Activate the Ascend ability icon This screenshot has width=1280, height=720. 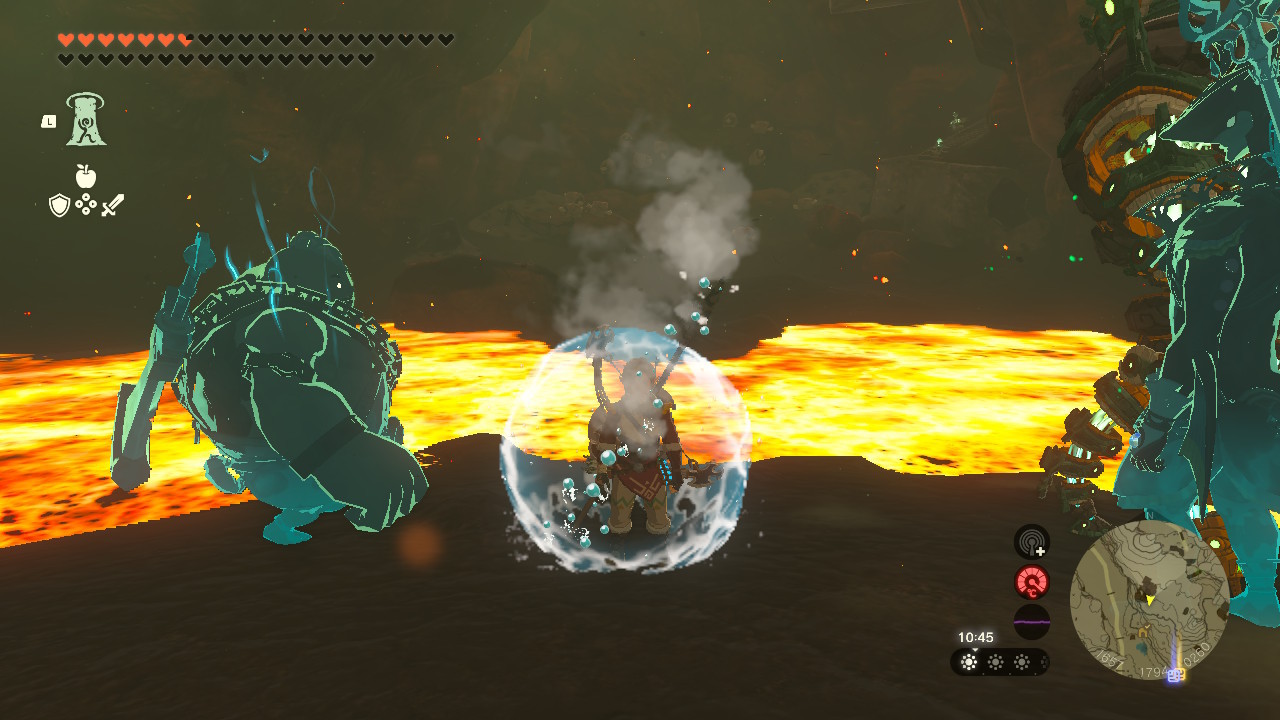(x=86, y=121)
